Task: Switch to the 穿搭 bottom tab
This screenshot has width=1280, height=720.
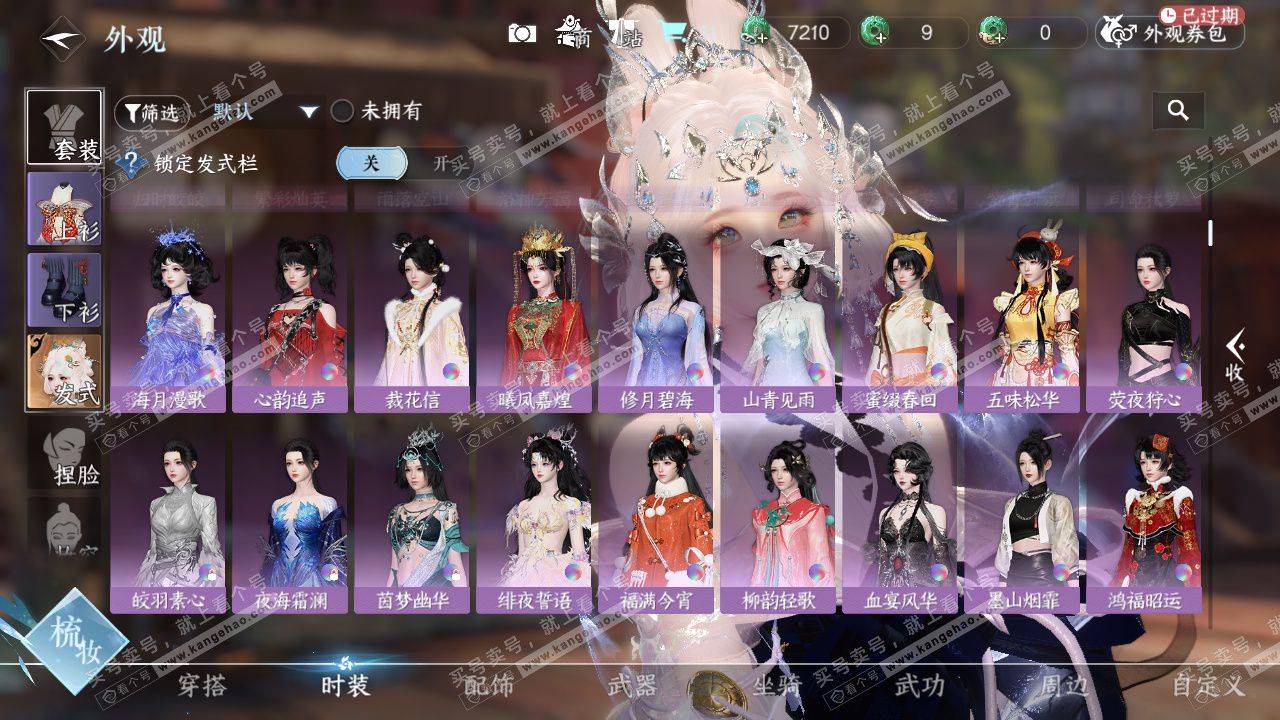Action: click(202, 685)
